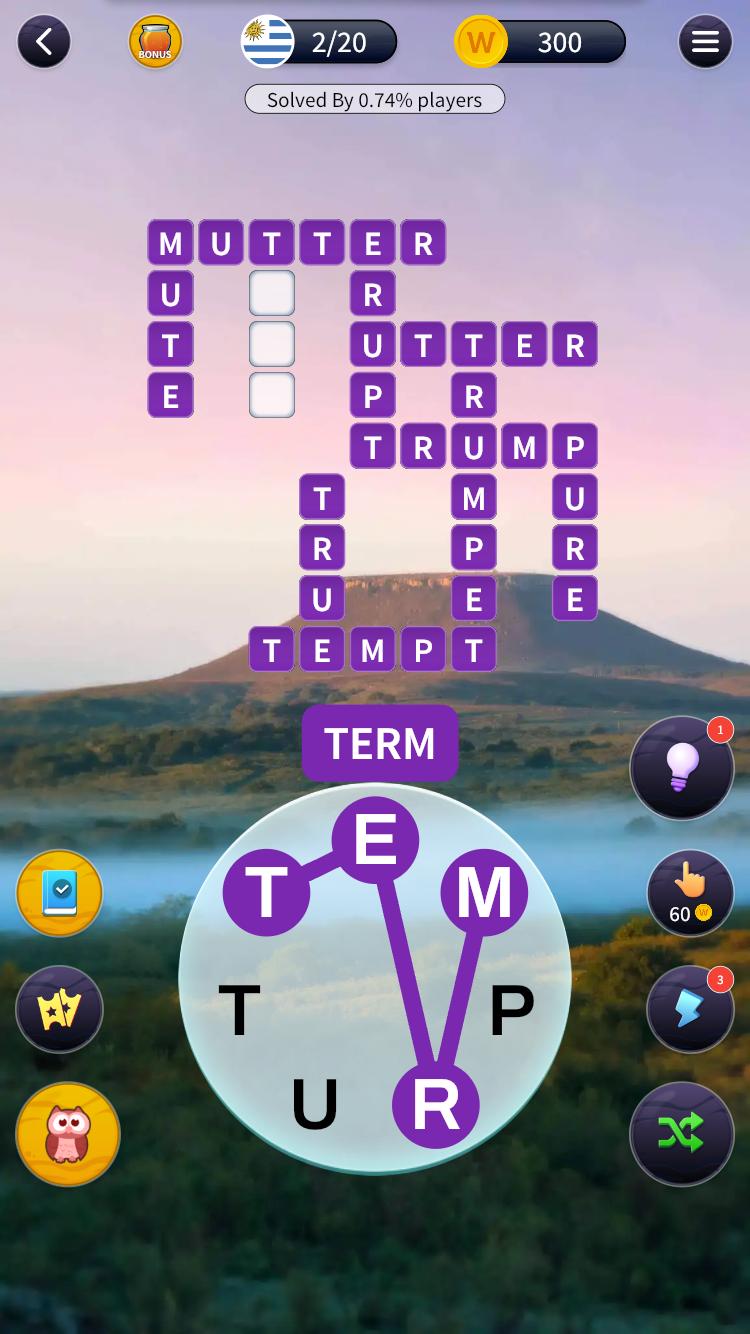Activate the pointing-finger hint costing 60

click(x=690, y=893)
